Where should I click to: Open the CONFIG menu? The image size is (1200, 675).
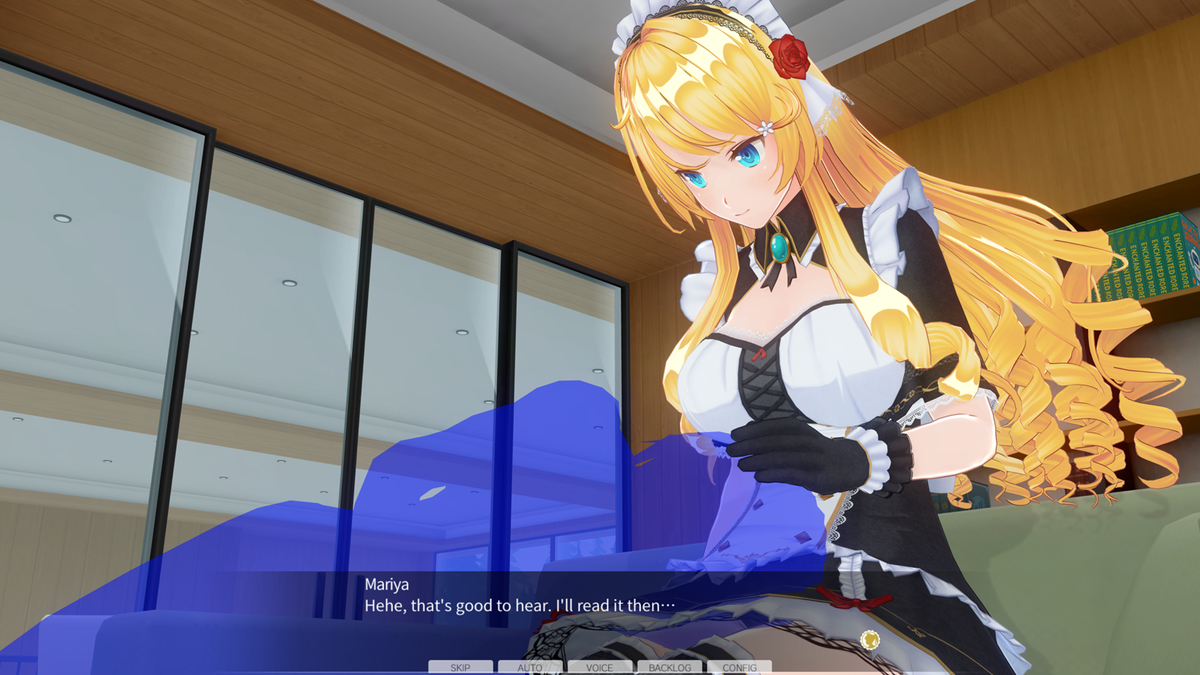[739, 667]
